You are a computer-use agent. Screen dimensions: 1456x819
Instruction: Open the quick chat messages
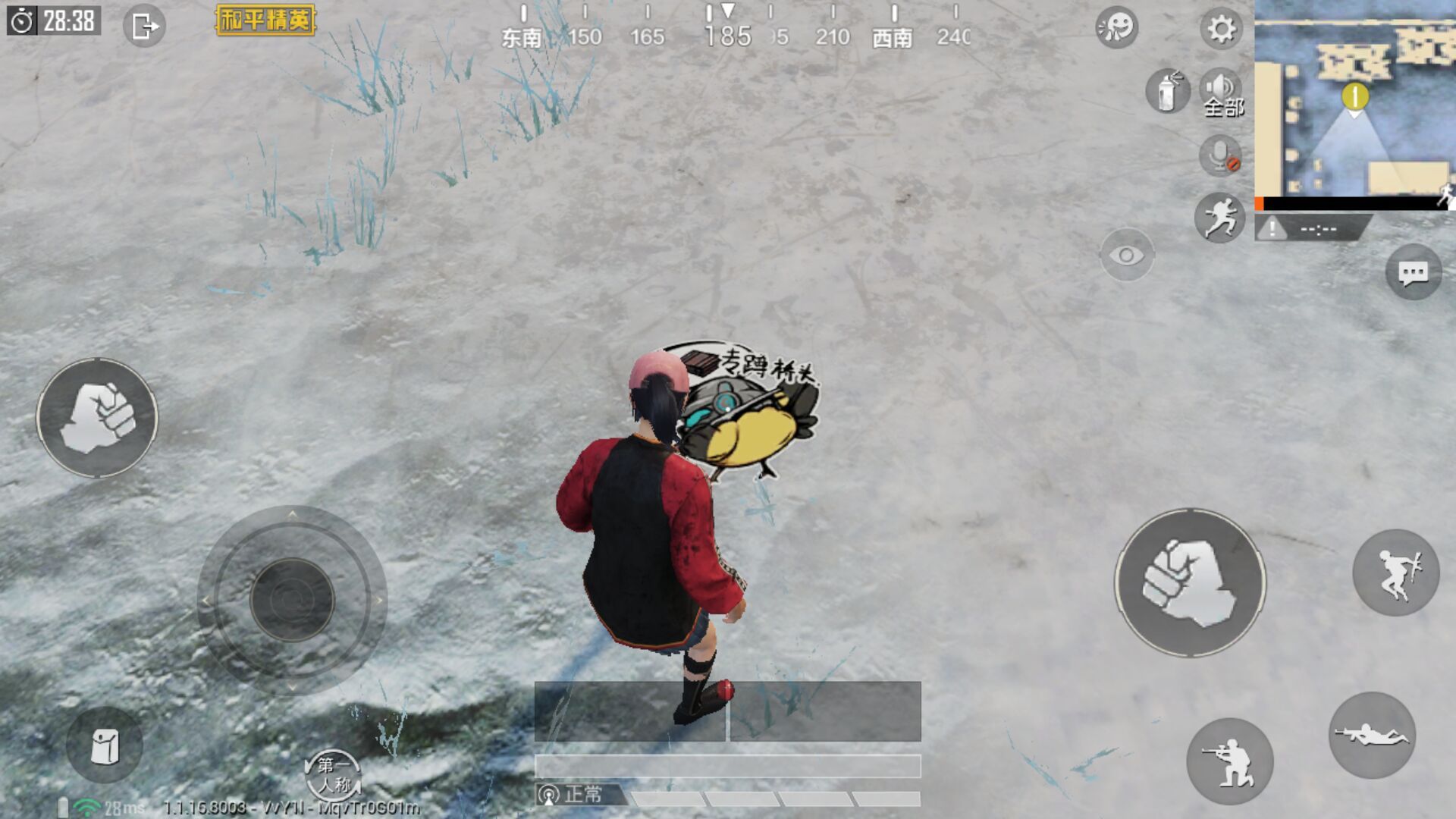(1414, 273)
